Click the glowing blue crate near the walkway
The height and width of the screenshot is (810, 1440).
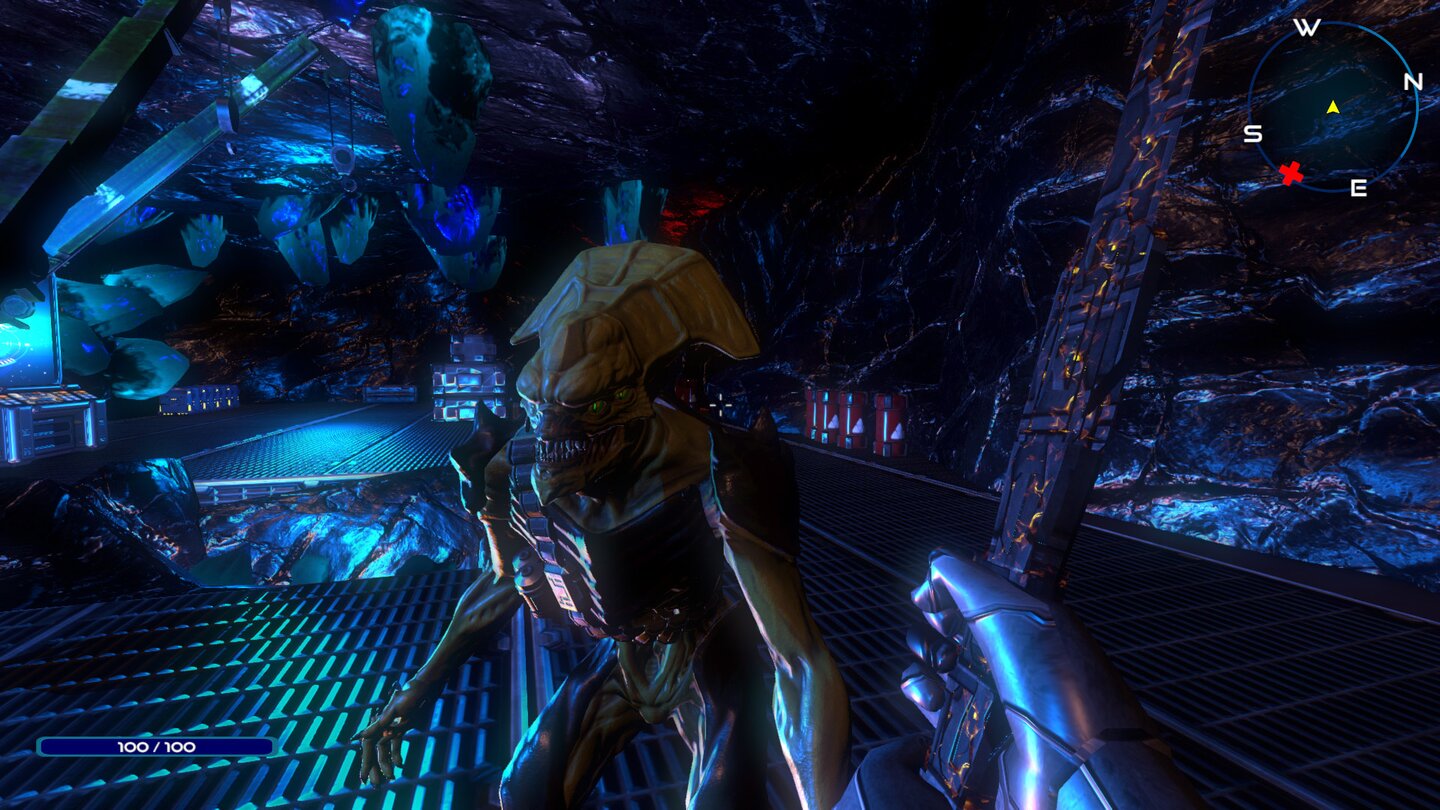pyautogui.click(x=465, y=390)
